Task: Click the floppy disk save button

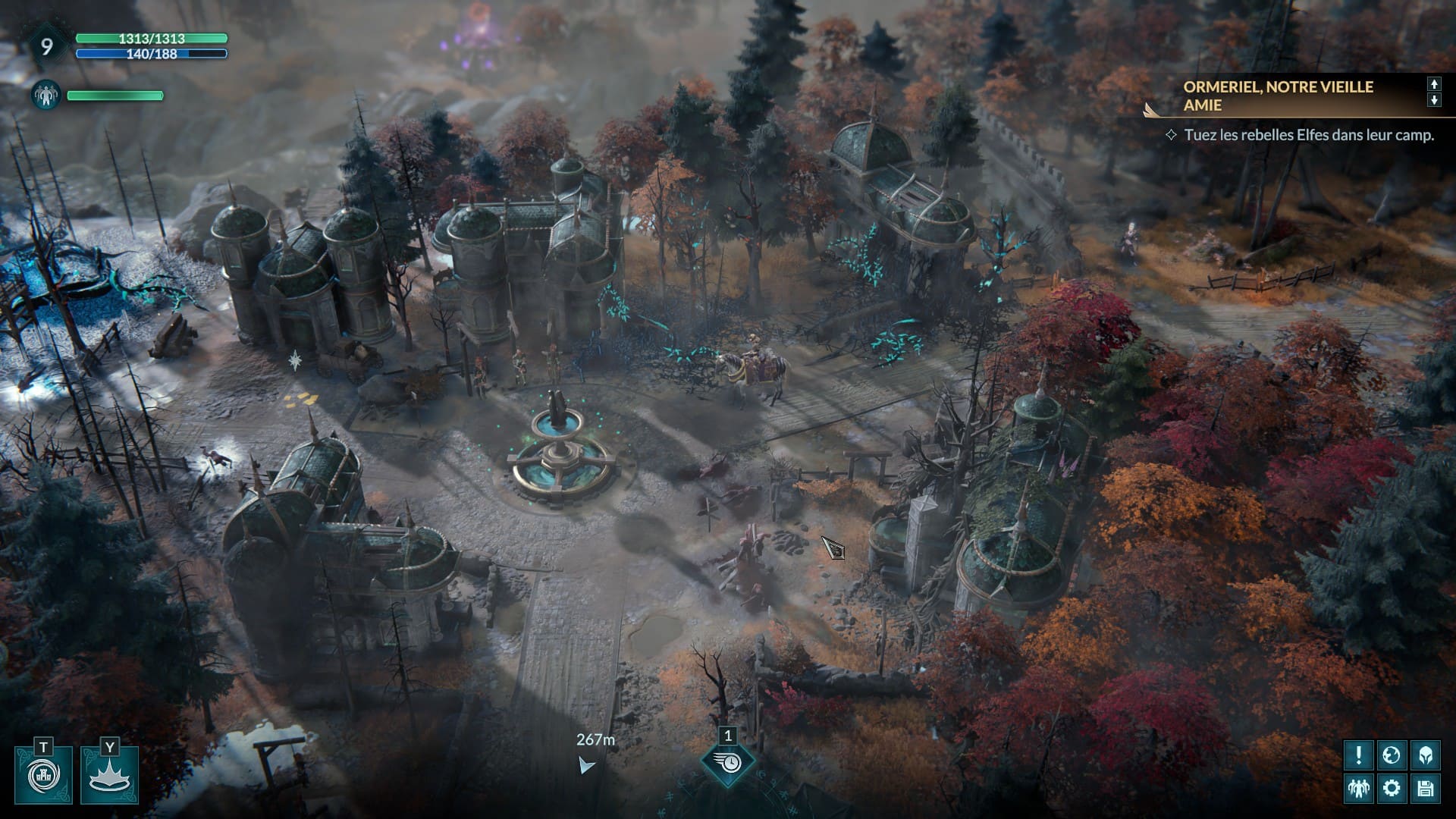Action: pyautogui.click(x=1425, y=788)
